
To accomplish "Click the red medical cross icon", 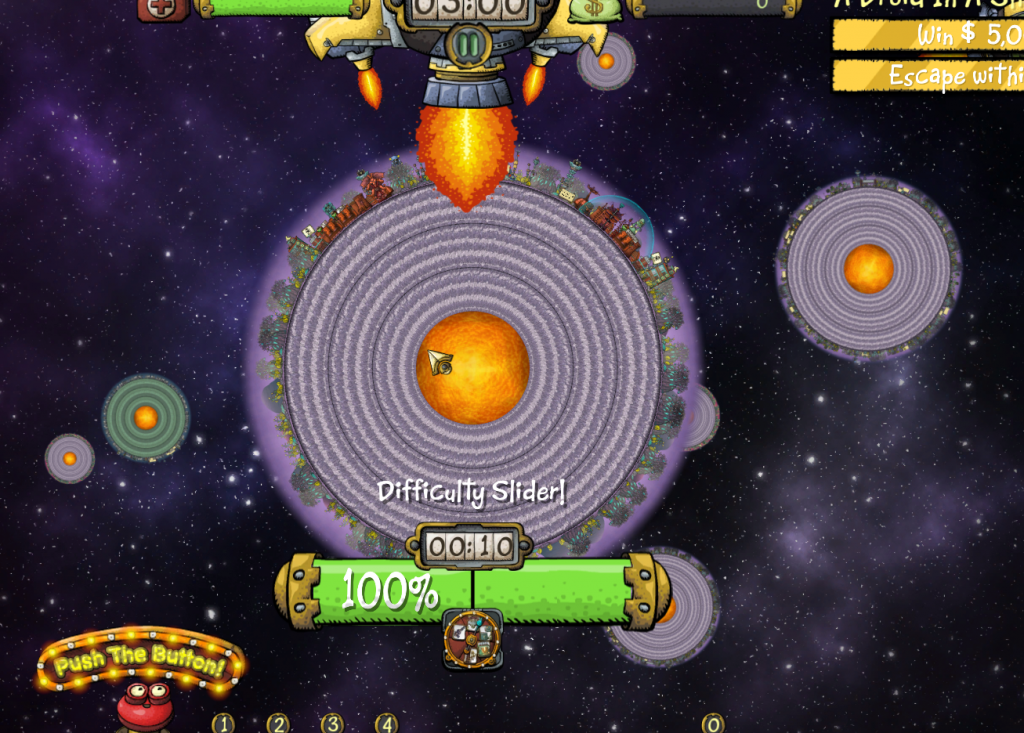I will click(162, 8).
